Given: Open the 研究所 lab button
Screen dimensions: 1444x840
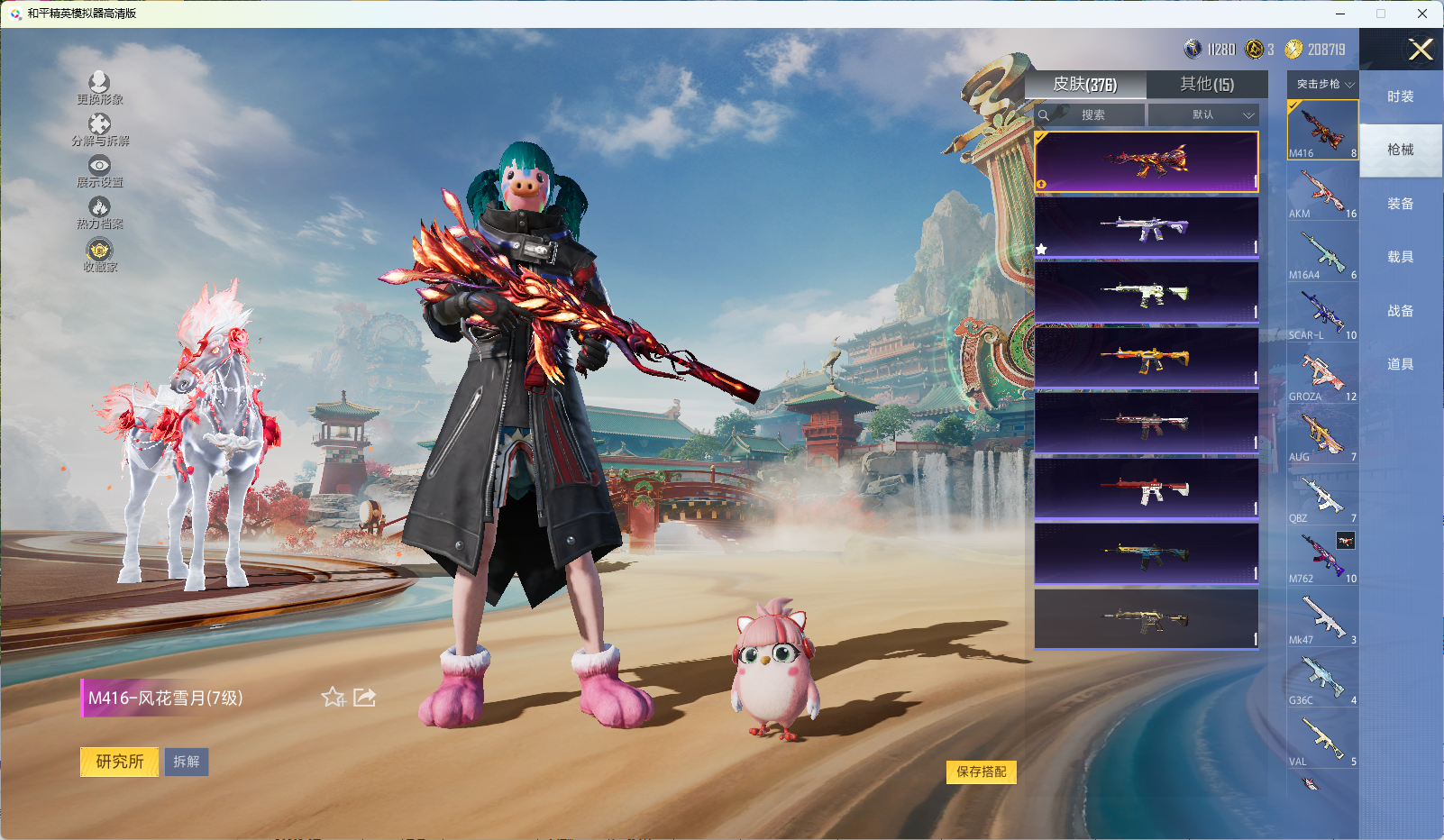Looking at the screenshot, I should pos(120,762).
